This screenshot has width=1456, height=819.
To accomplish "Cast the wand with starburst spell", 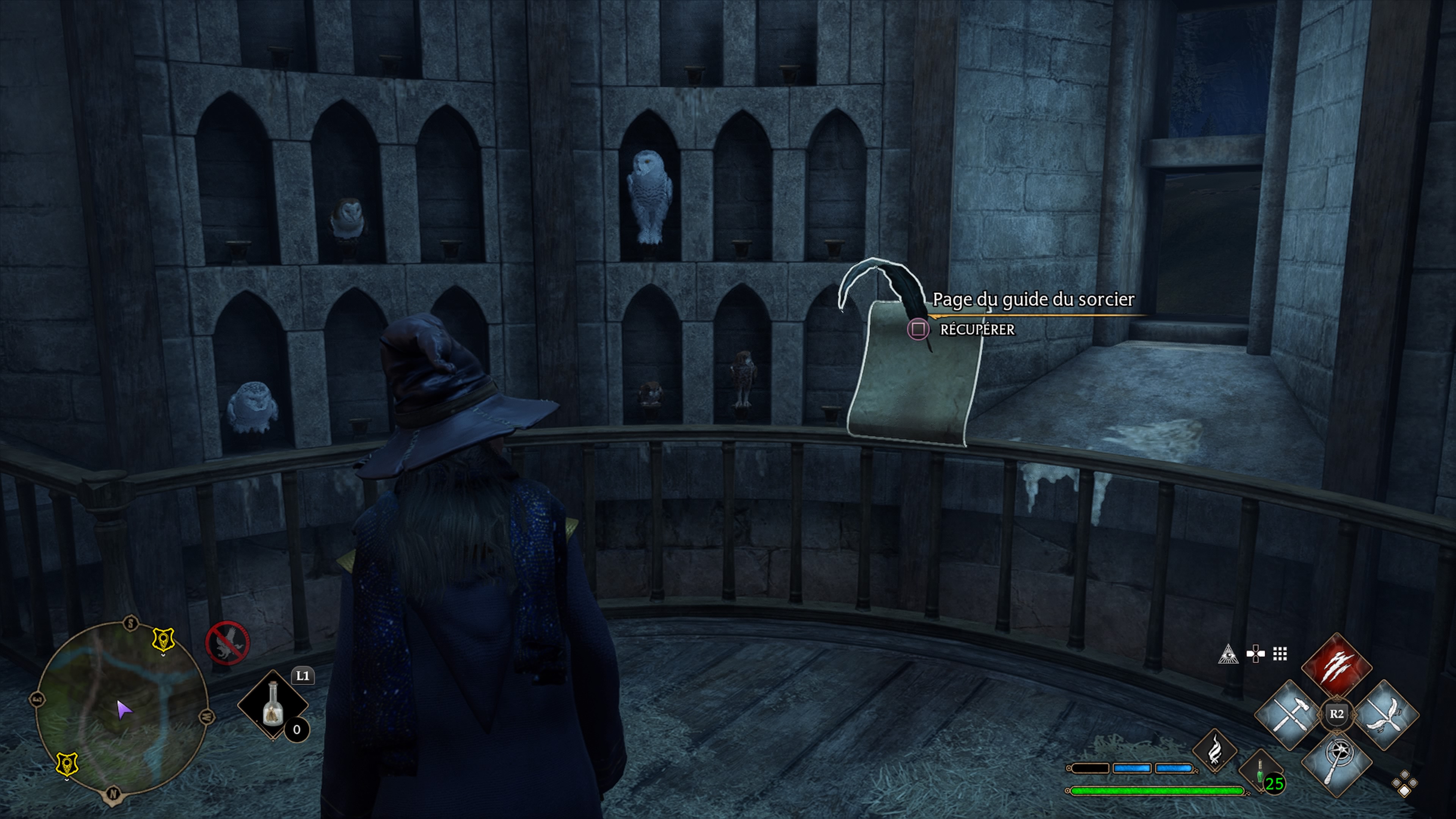I will pos(1337,761).
